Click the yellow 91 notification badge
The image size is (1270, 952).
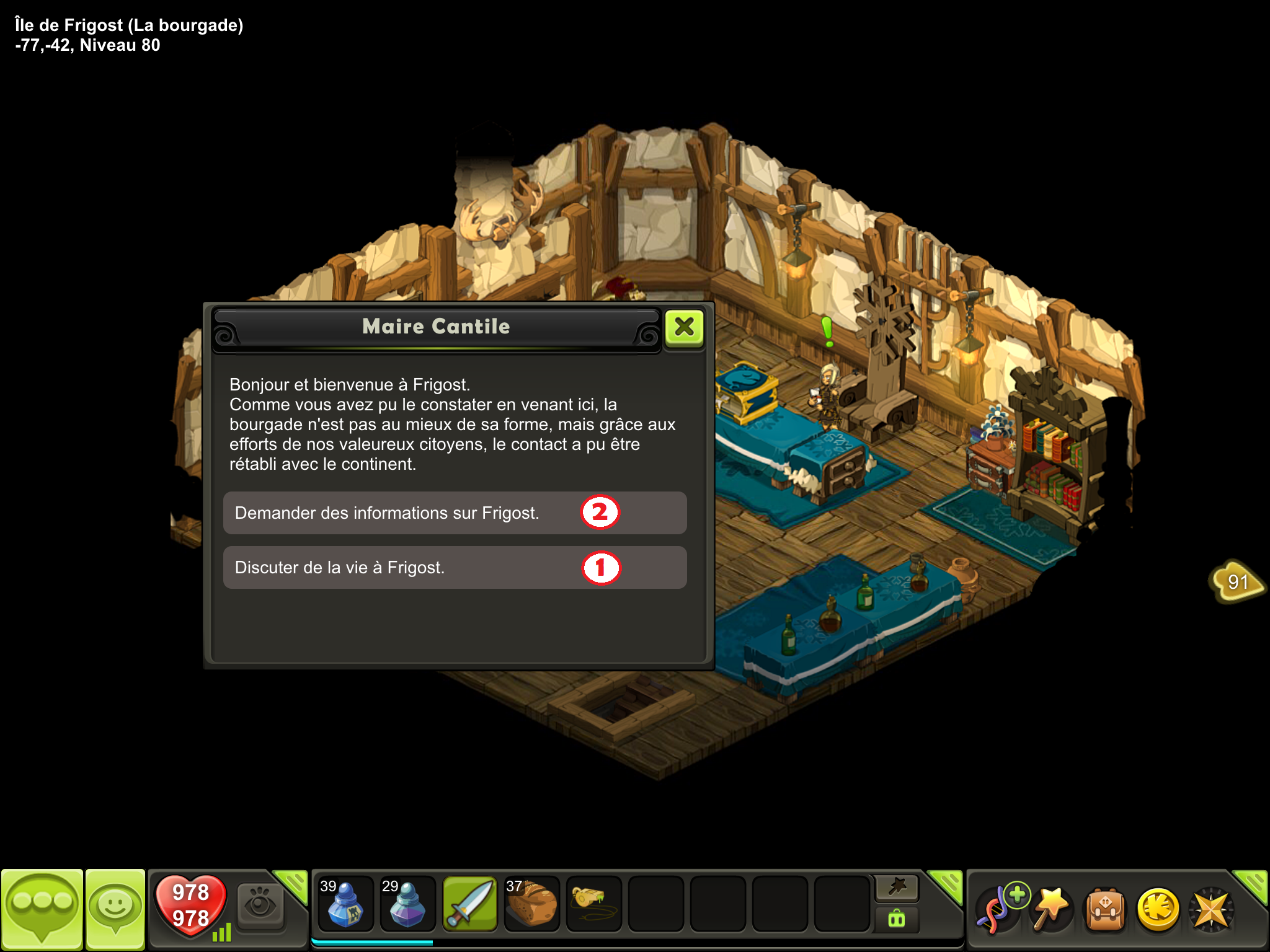pyautogui.click(x=1237, y=581)
